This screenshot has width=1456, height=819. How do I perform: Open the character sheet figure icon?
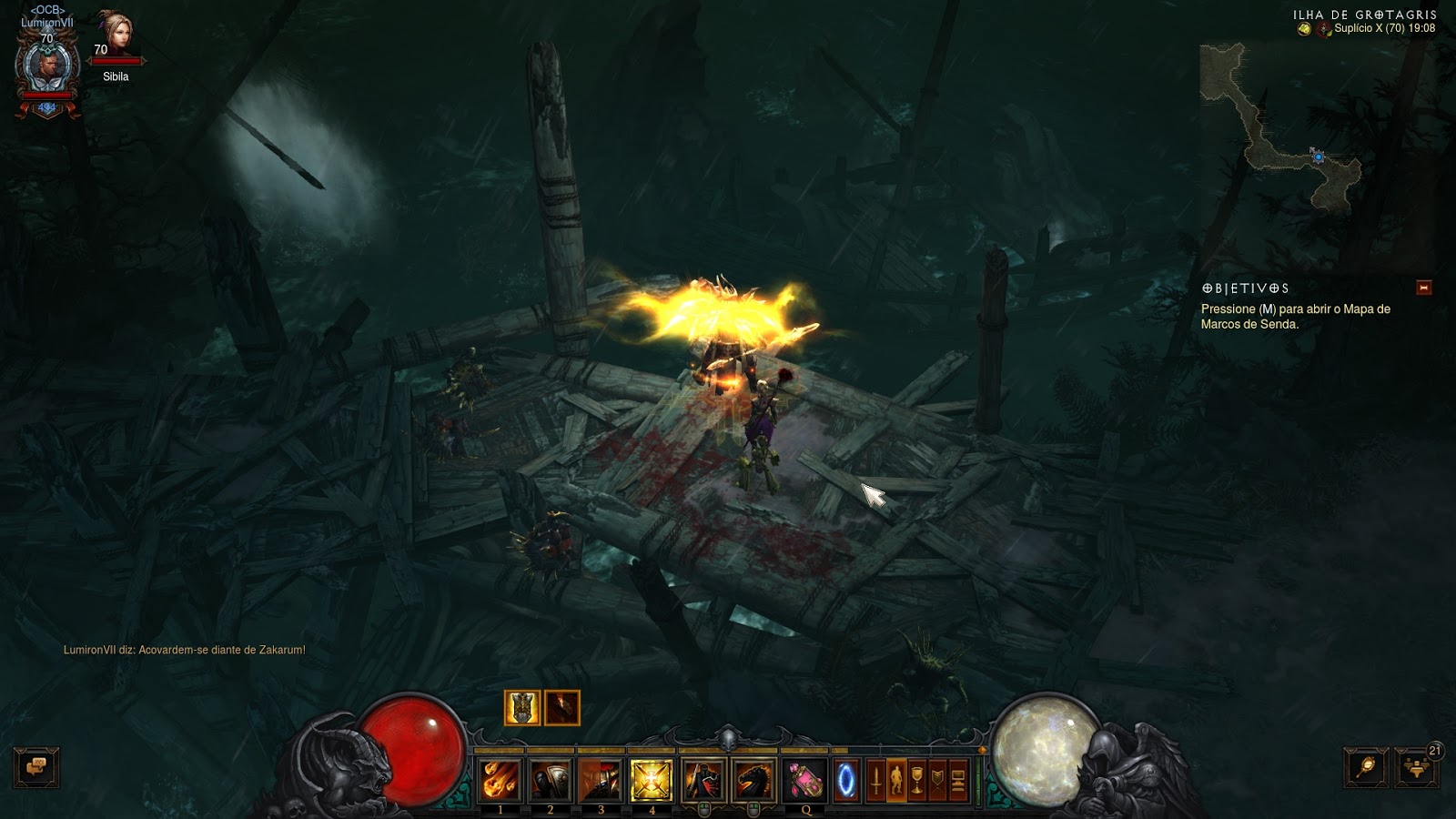coord(897,780)
